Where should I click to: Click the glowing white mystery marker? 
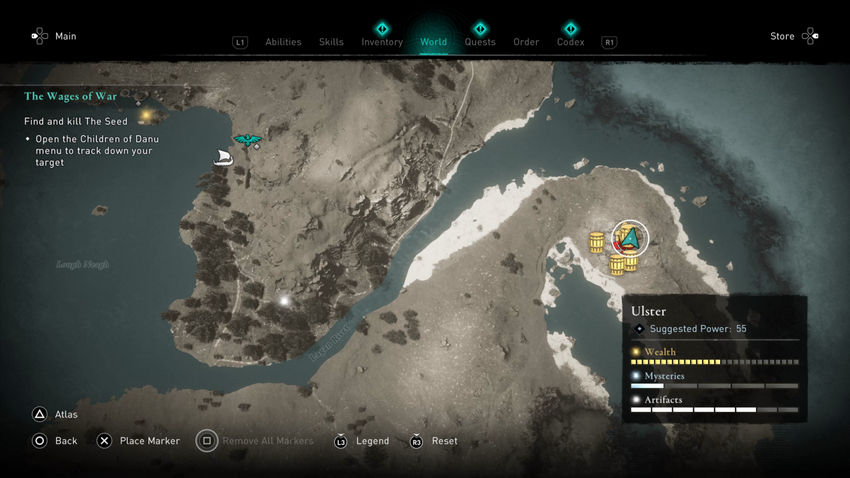[284, 300]
